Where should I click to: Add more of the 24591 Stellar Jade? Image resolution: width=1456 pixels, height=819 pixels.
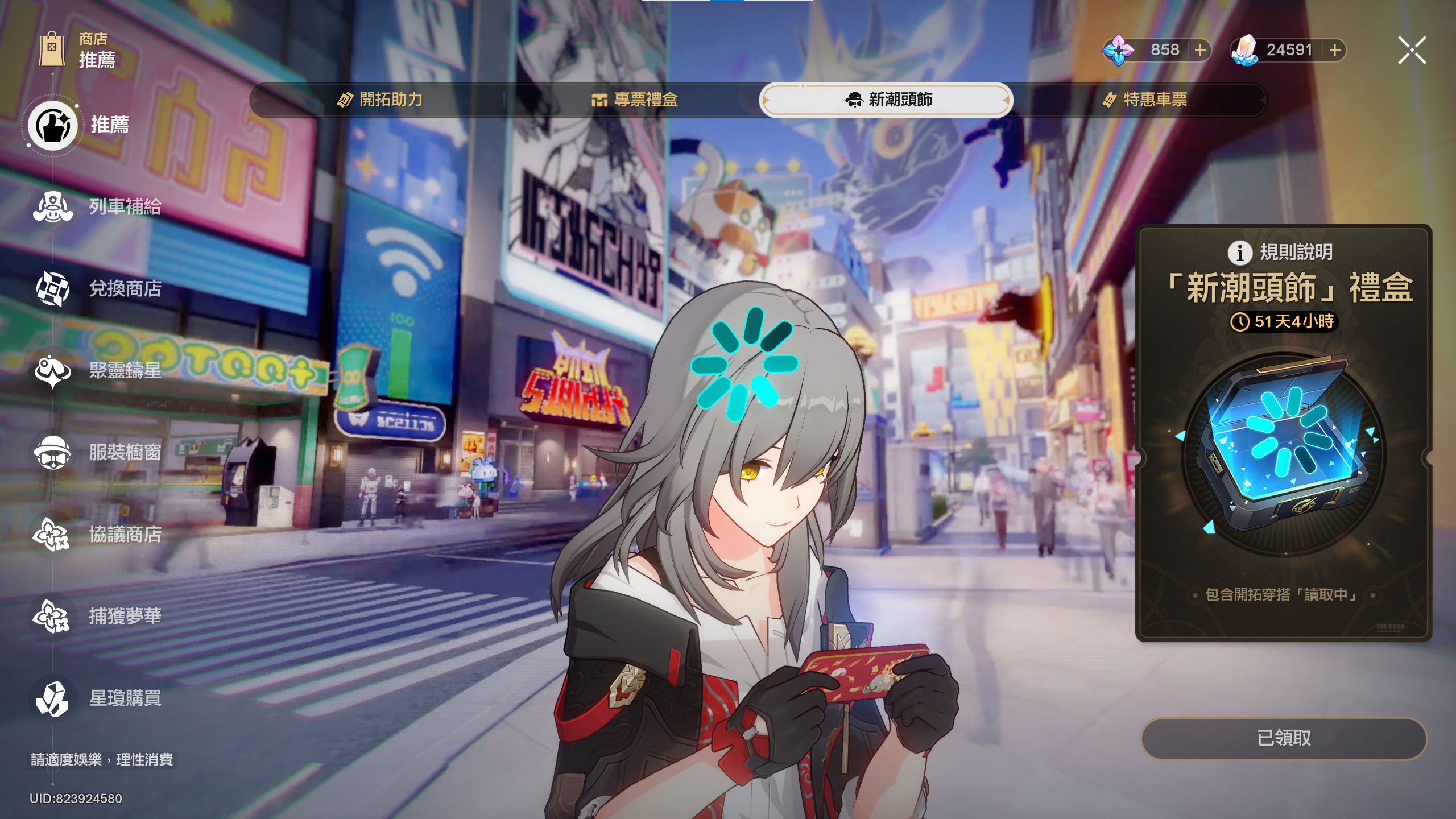click(1335, 51)
